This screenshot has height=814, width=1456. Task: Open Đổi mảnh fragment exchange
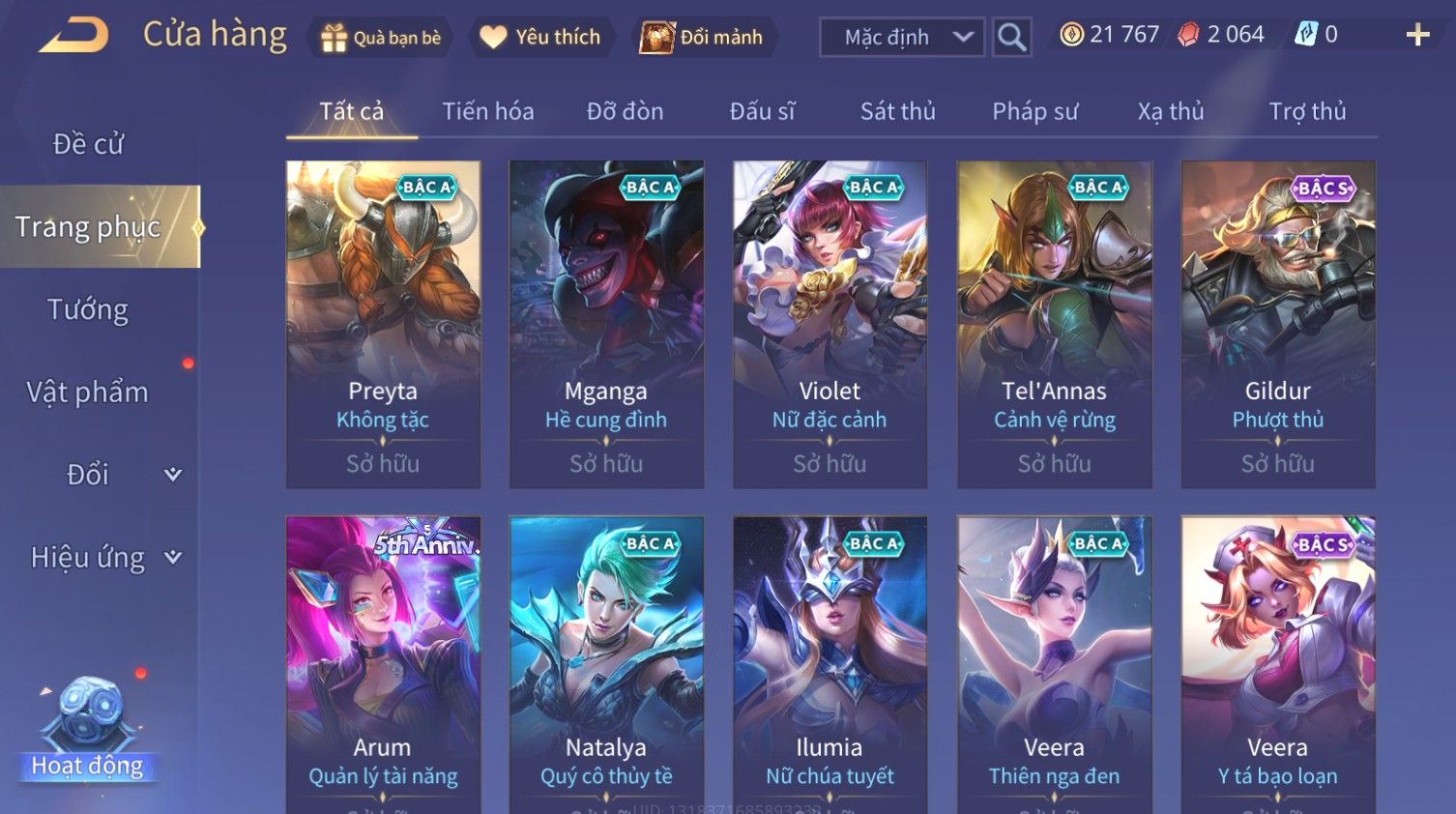703,38
